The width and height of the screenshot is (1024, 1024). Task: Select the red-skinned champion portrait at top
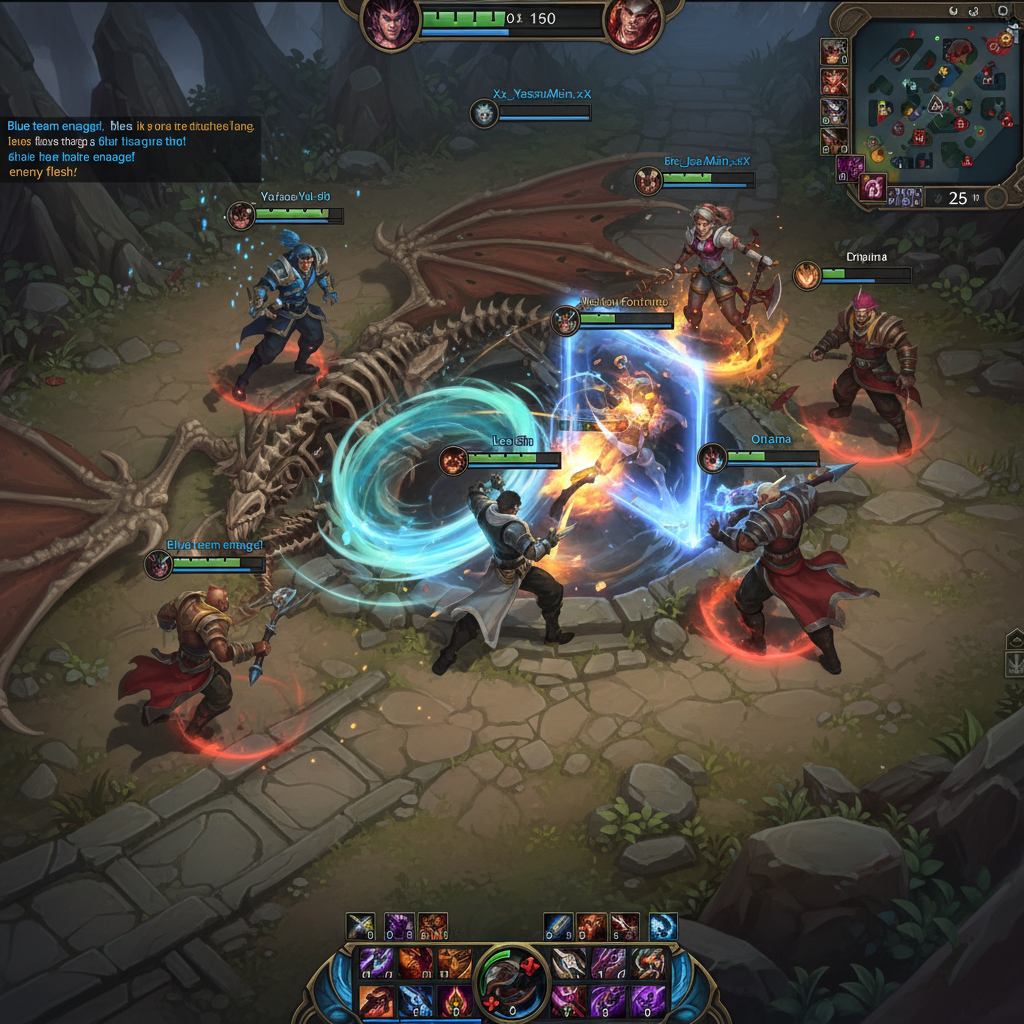click(633, 23)
